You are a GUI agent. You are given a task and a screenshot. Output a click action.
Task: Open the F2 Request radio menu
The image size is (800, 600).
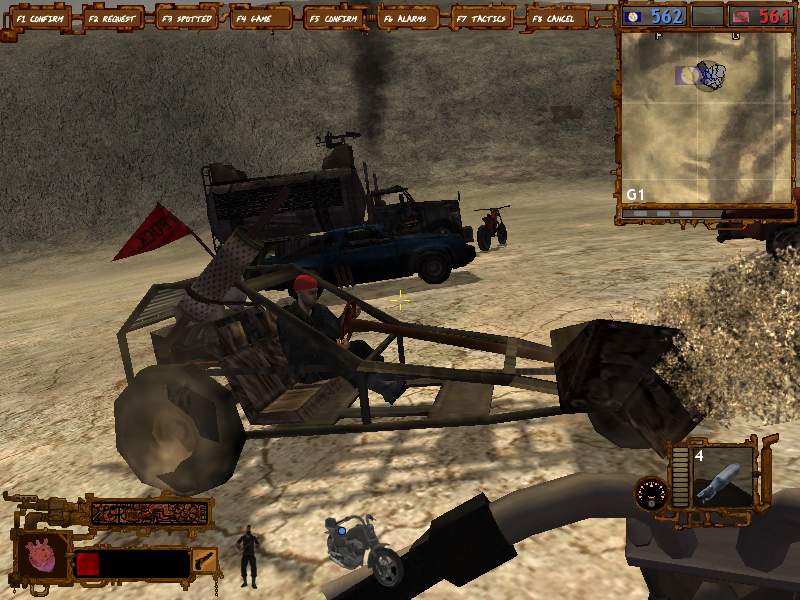point(113,18)
